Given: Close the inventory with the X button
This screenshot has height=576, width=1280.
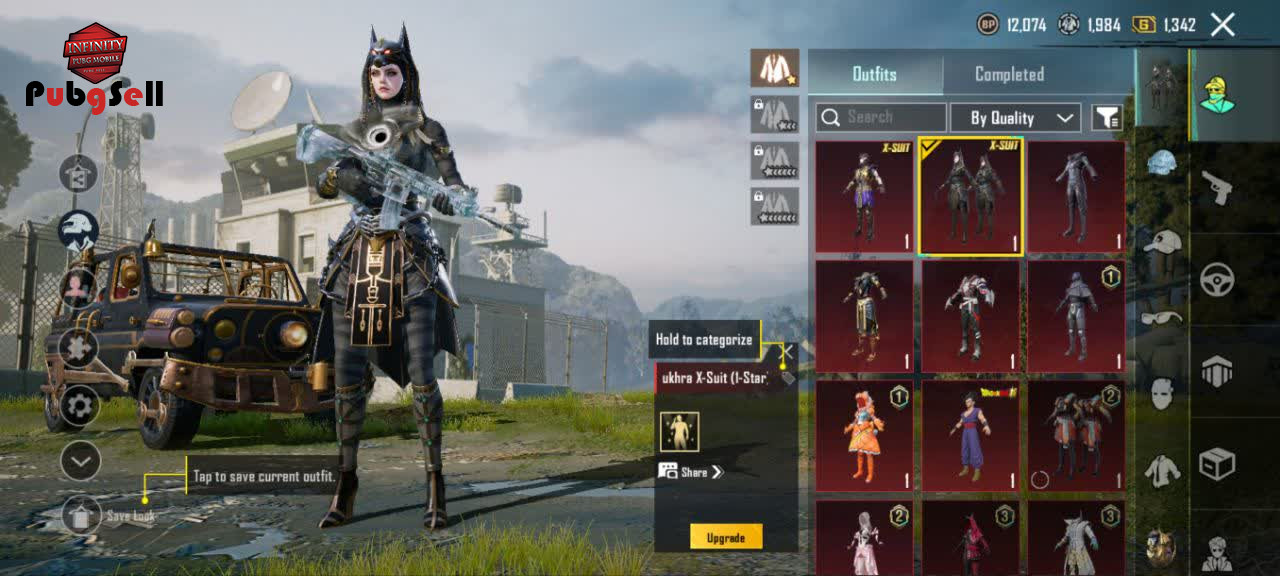Looking at the screenshot, I should [x=1223, y=25].
